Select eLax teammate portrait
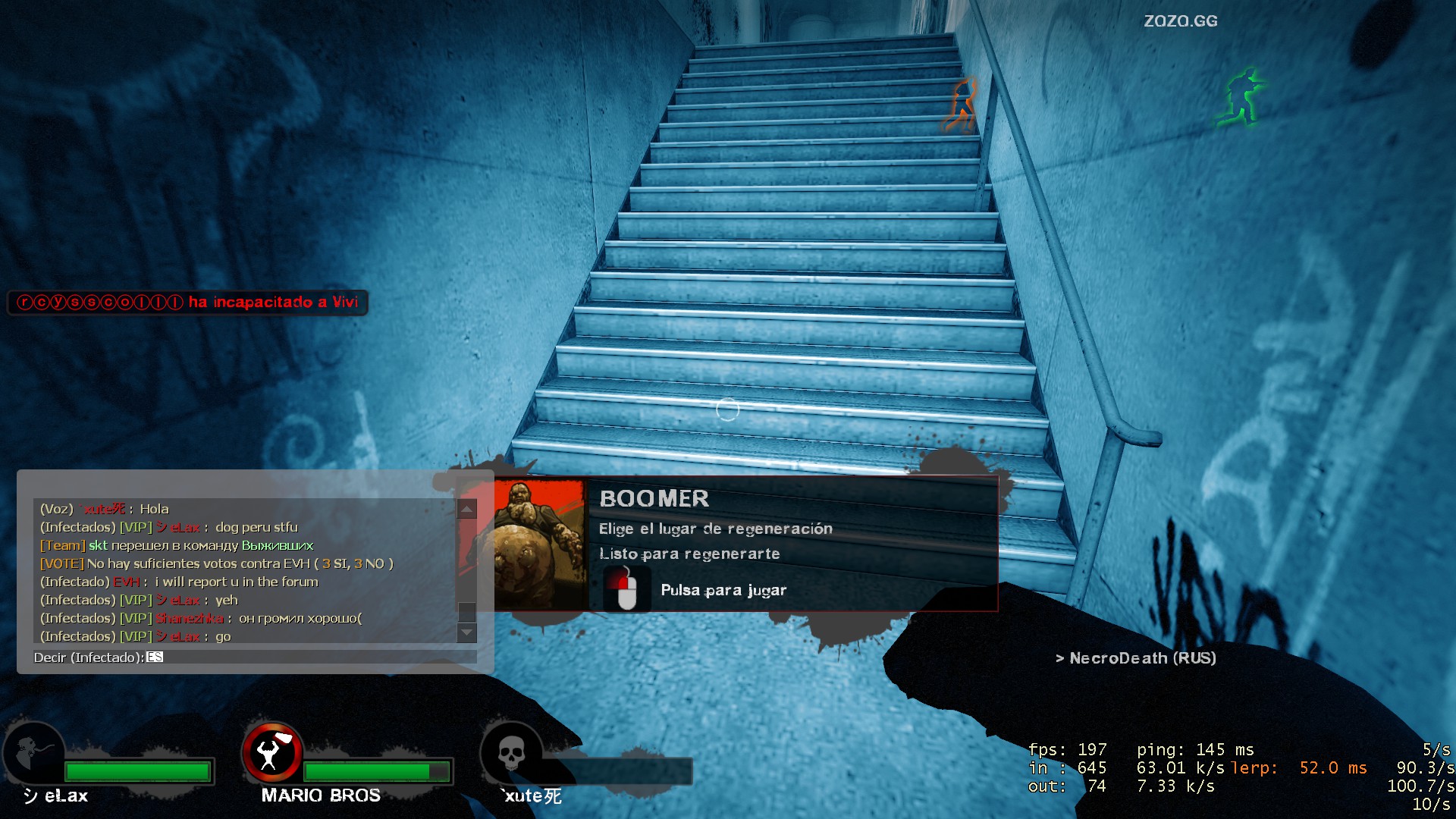Image resolution: width=1456 pixels, height=819 pixels. click(35, 754)
